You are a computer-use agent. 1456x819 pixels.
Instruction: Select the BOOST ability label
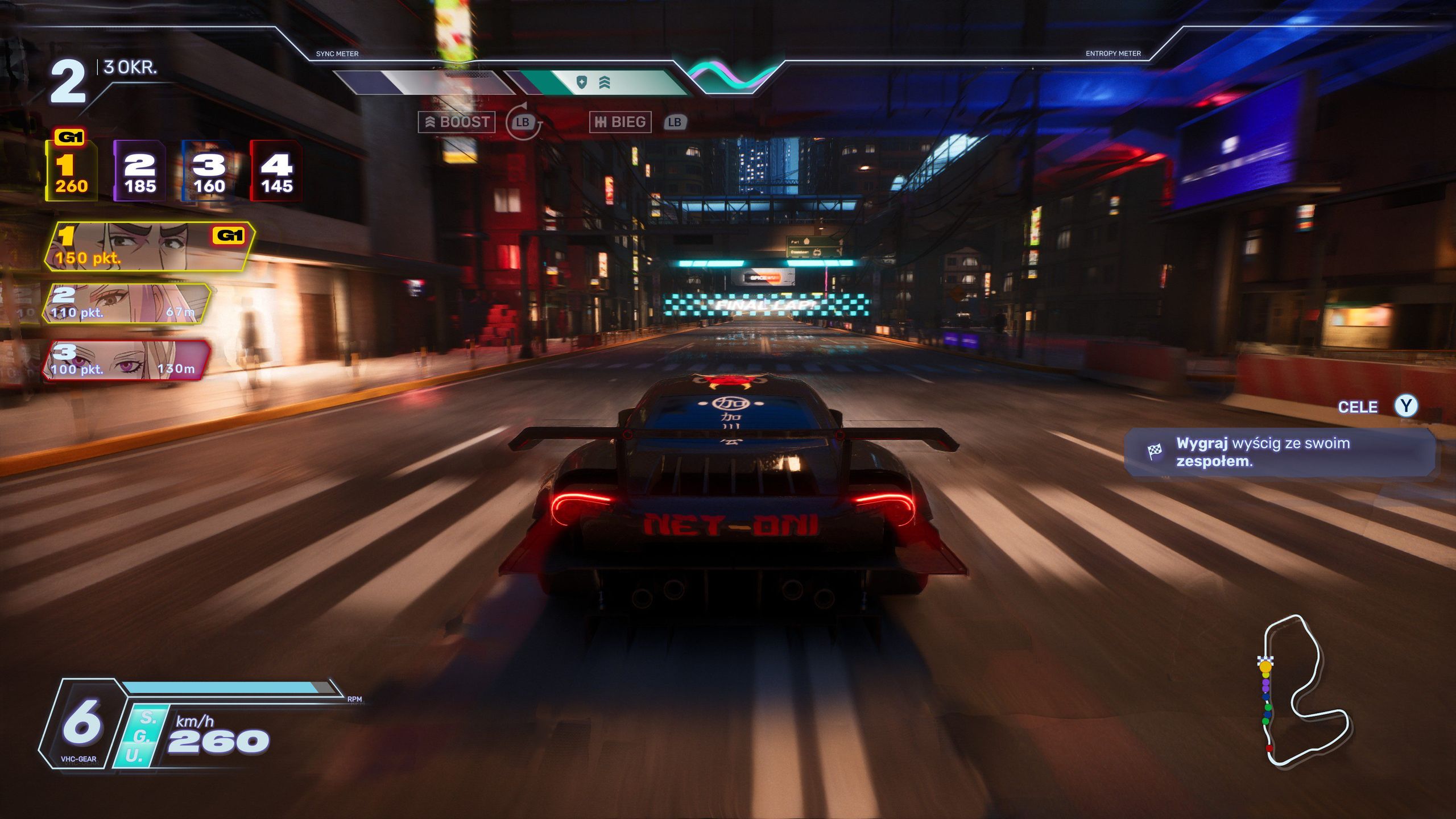(x=457, y=122)
